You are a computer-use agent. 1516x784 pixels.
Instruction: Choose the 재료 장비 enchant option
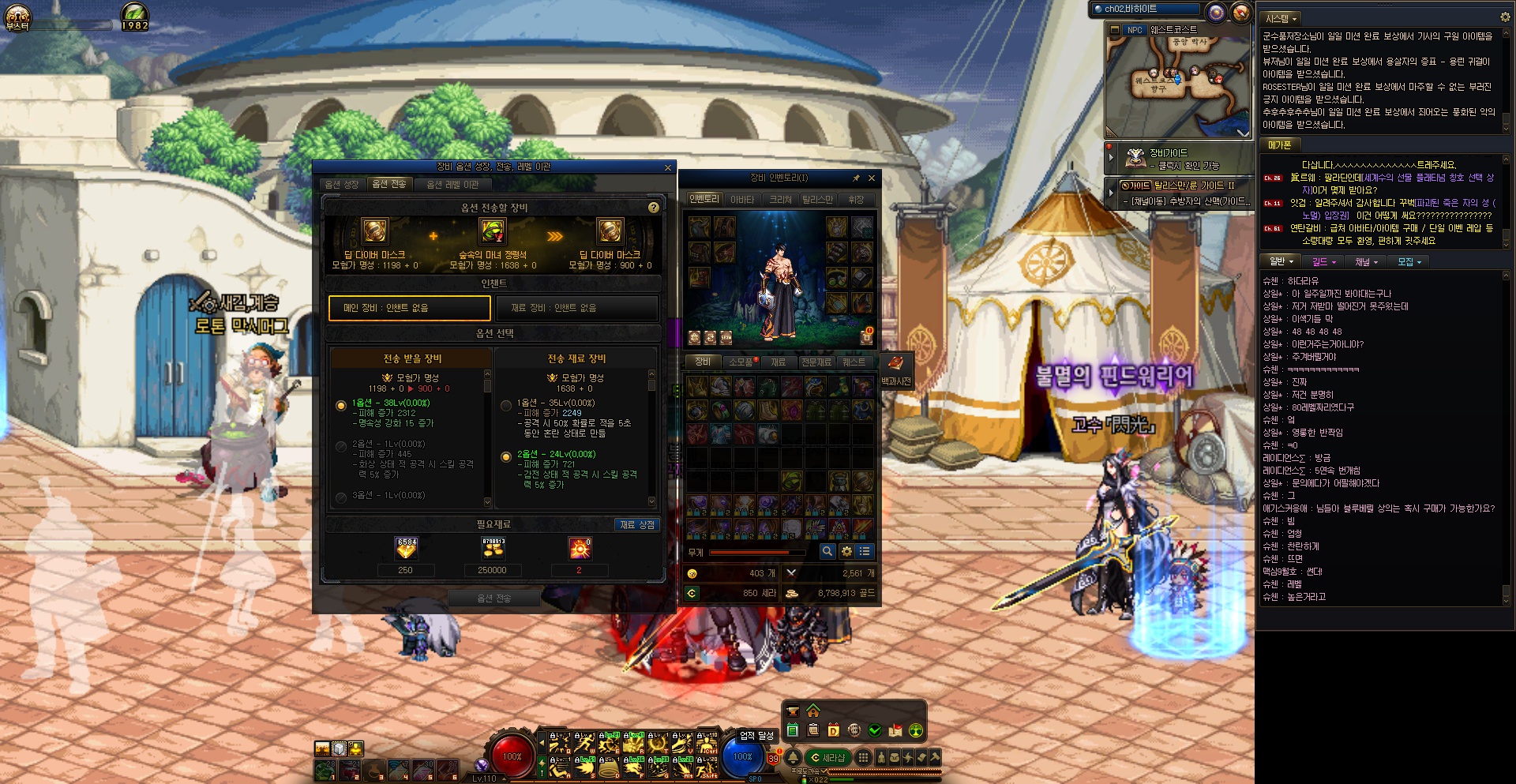pyautogui.click(x=576, y=308)
